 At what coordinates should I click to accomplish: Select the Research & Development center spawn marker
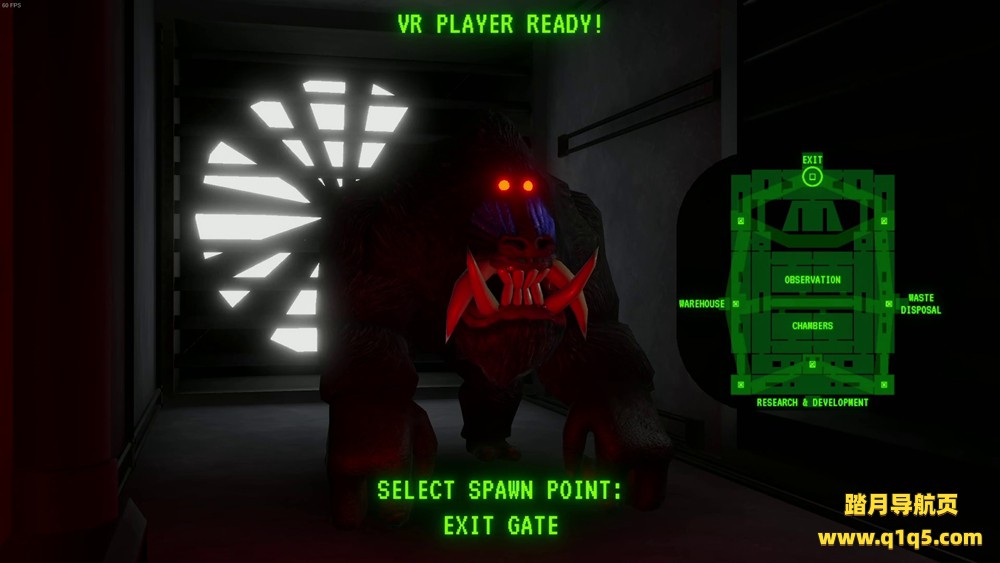tap(812, 363)
